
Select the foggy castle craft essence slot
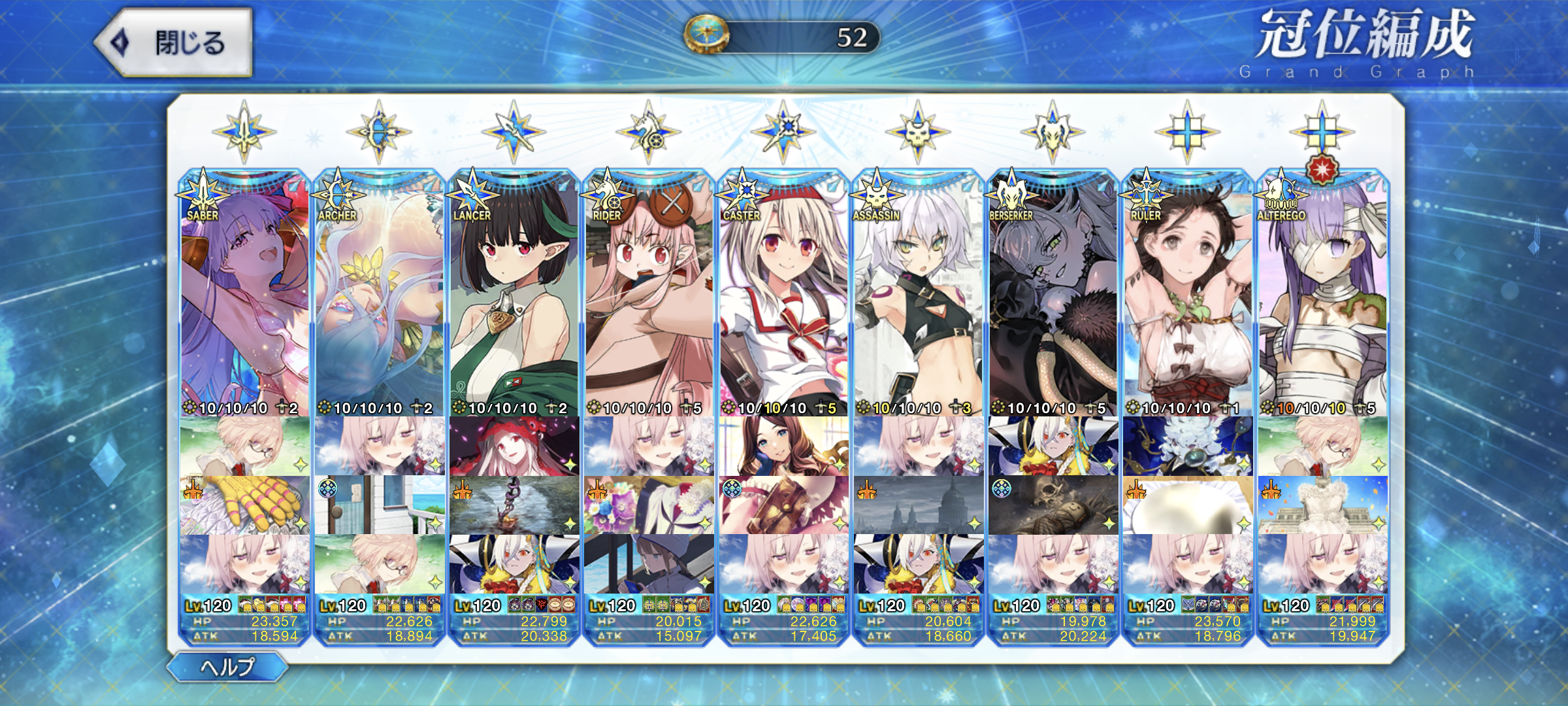click(x=918, y=505)
